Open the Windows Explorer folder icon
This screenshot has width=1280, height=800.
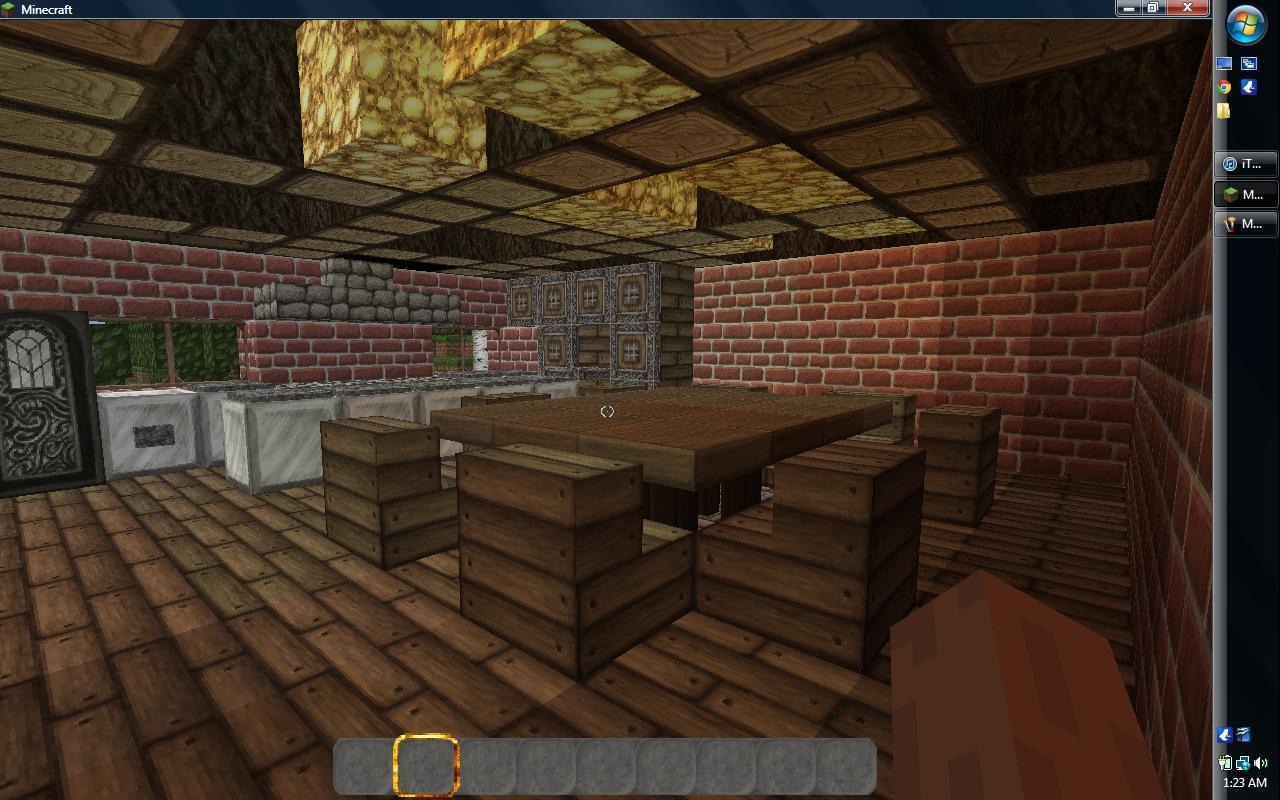tap(1223, 110)
